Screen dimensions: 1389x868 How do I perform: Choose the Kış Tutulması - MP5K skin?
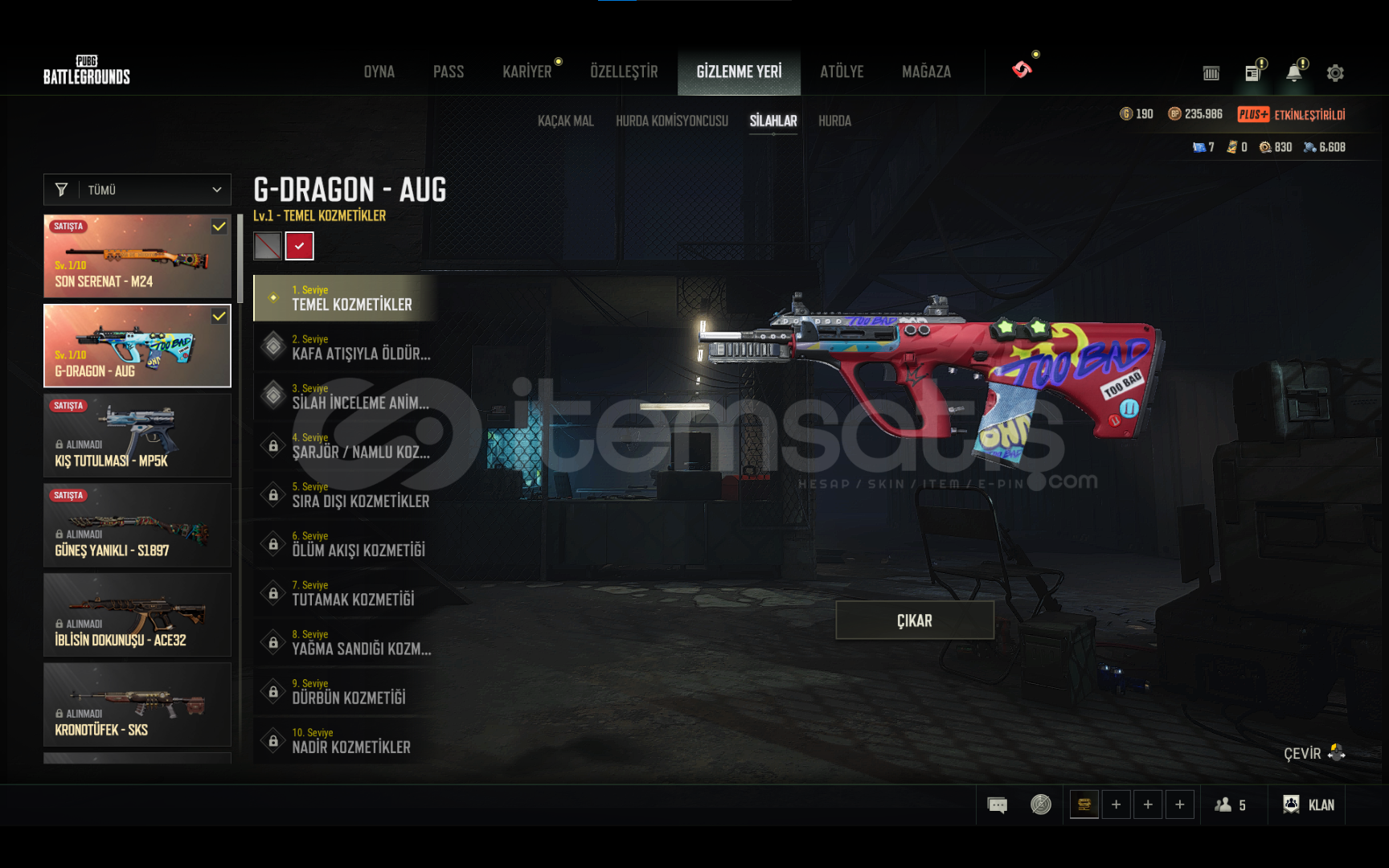[x=137, y=436]
